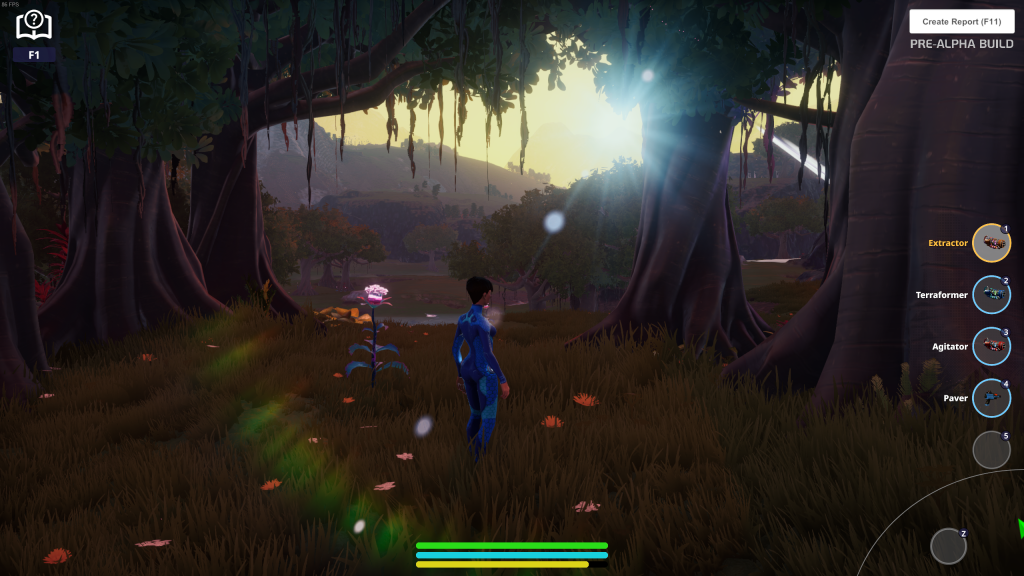This screenshot has height=576, width=1024.
Task: Click the Create Report button
Action: tap(961, 21)
